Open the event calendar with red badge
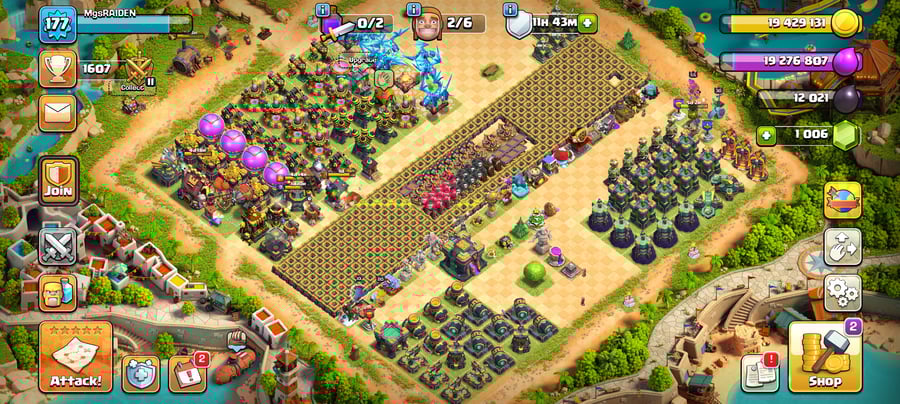 coord(188,373)
